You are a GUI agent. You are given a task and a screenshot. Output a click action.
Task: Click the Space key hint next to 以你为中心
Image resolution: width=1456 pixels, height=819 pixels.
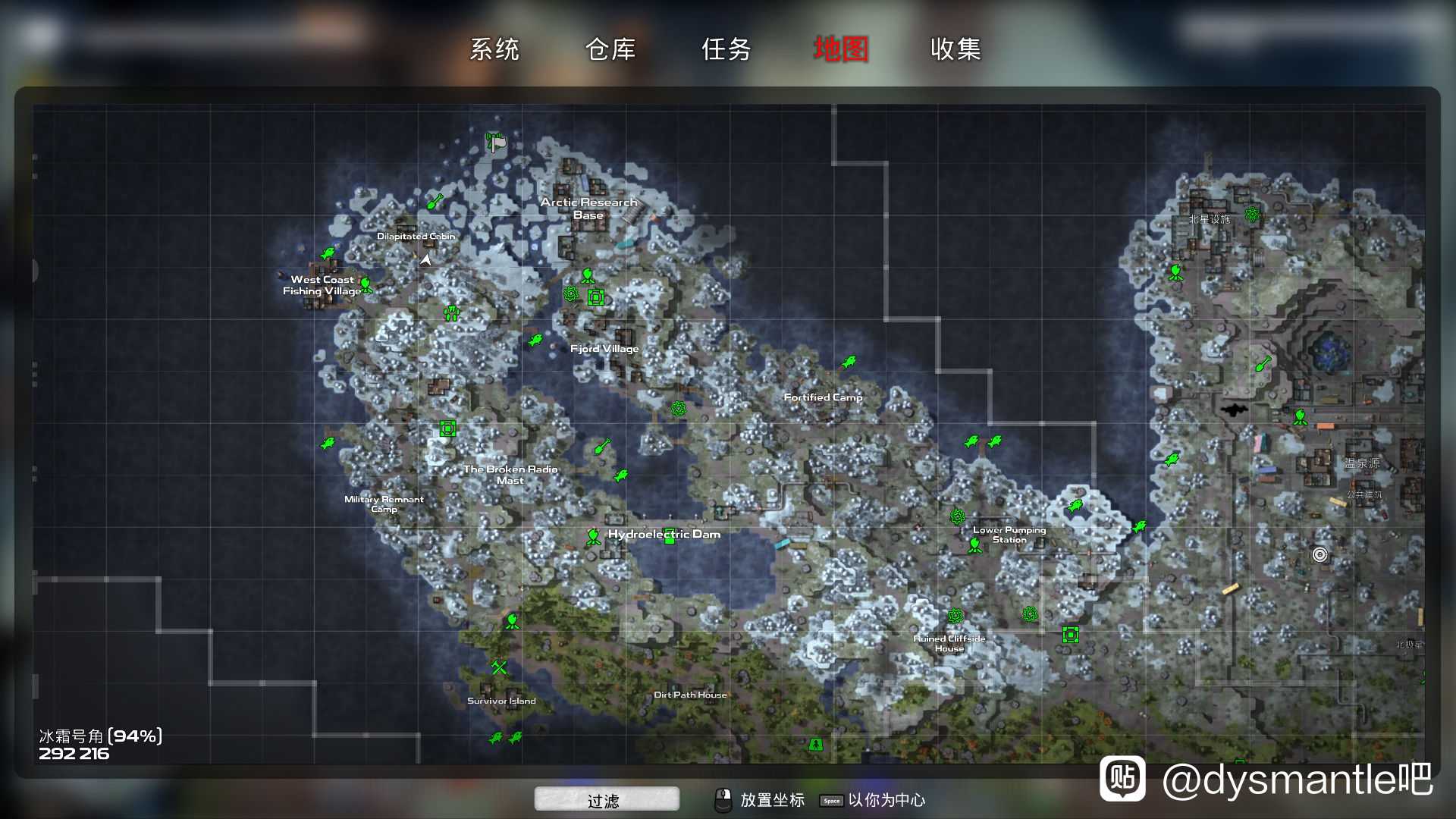pos(832,800)
